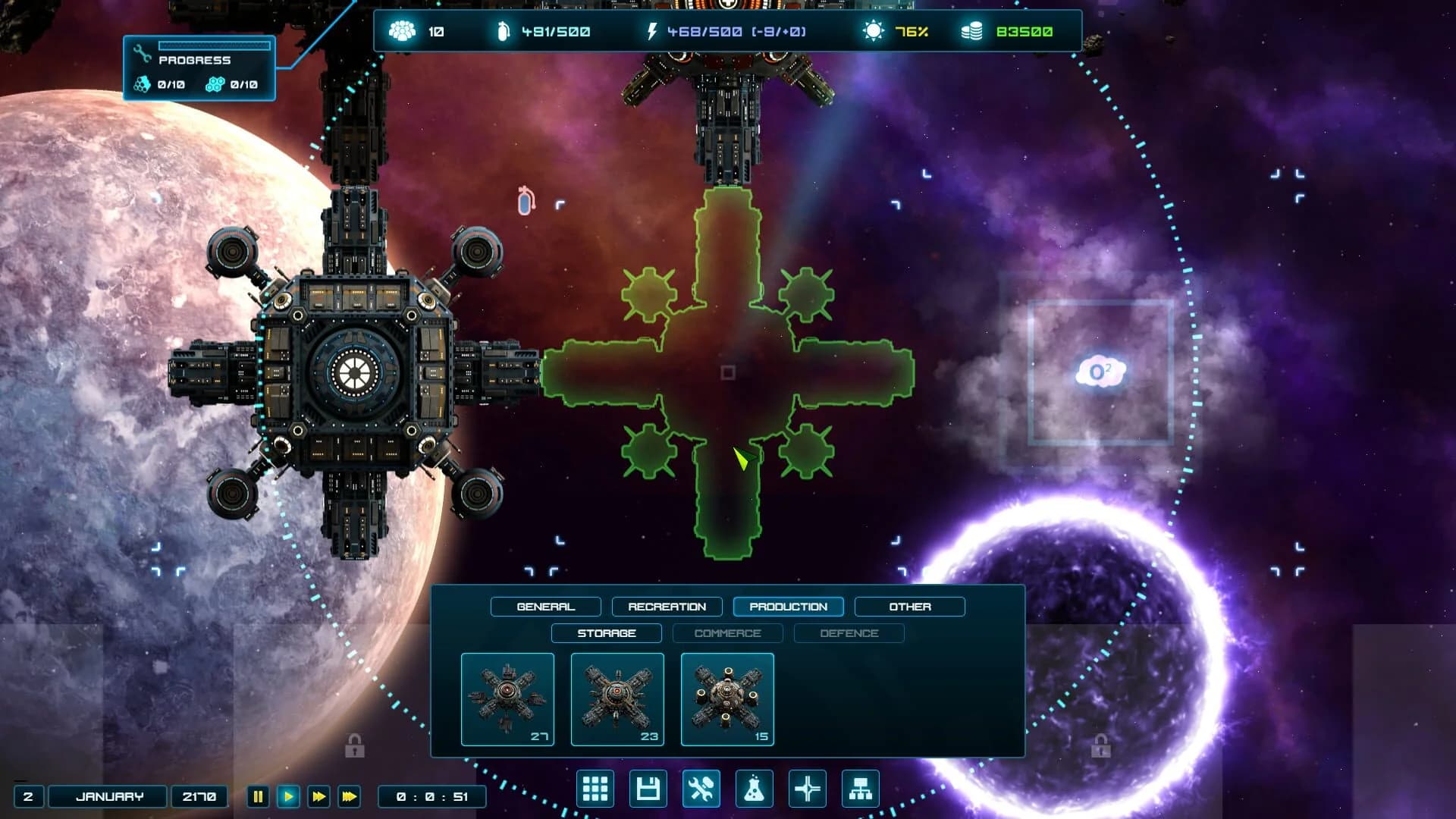This screenshot has width=1456, height=819.
Task: Select the storage module thumbnail costing 15
Action: pos(727,699)
